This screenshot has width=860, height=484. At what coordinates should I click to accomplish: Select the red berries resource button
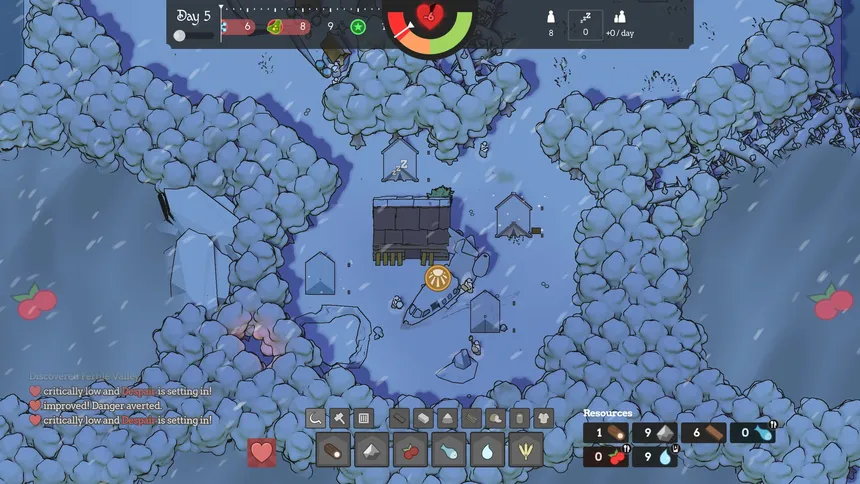coord(410,450)
